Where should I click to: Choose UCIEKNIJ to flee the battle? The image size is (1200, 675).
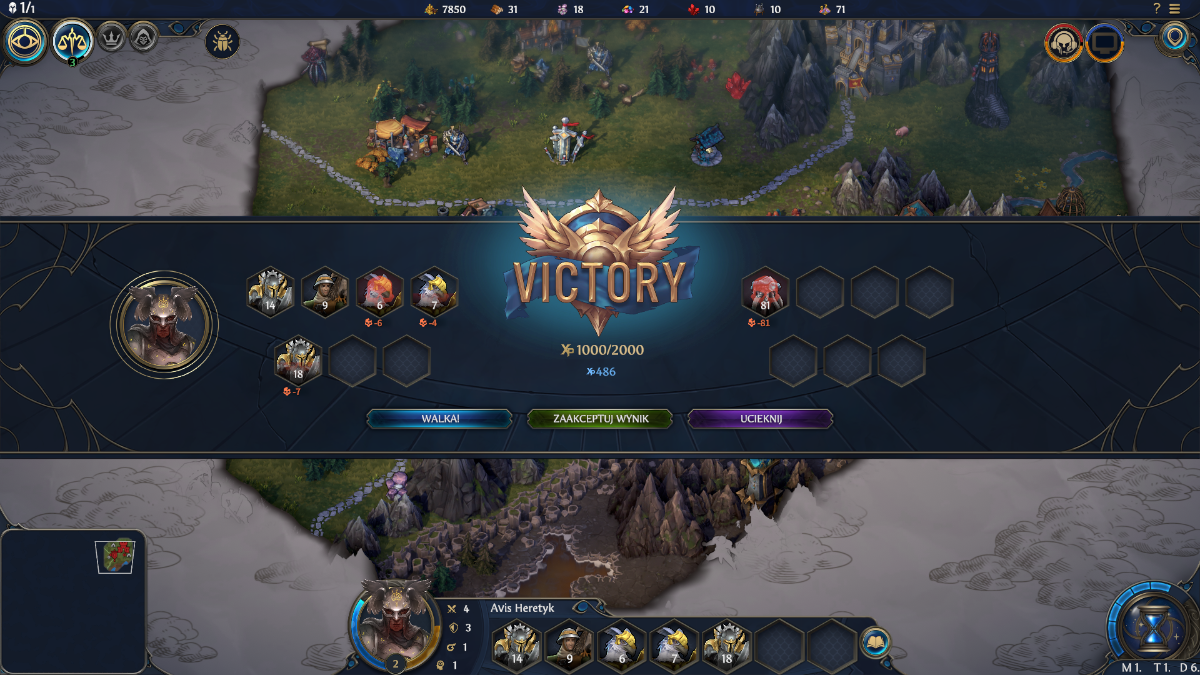(x=760, y=419)
